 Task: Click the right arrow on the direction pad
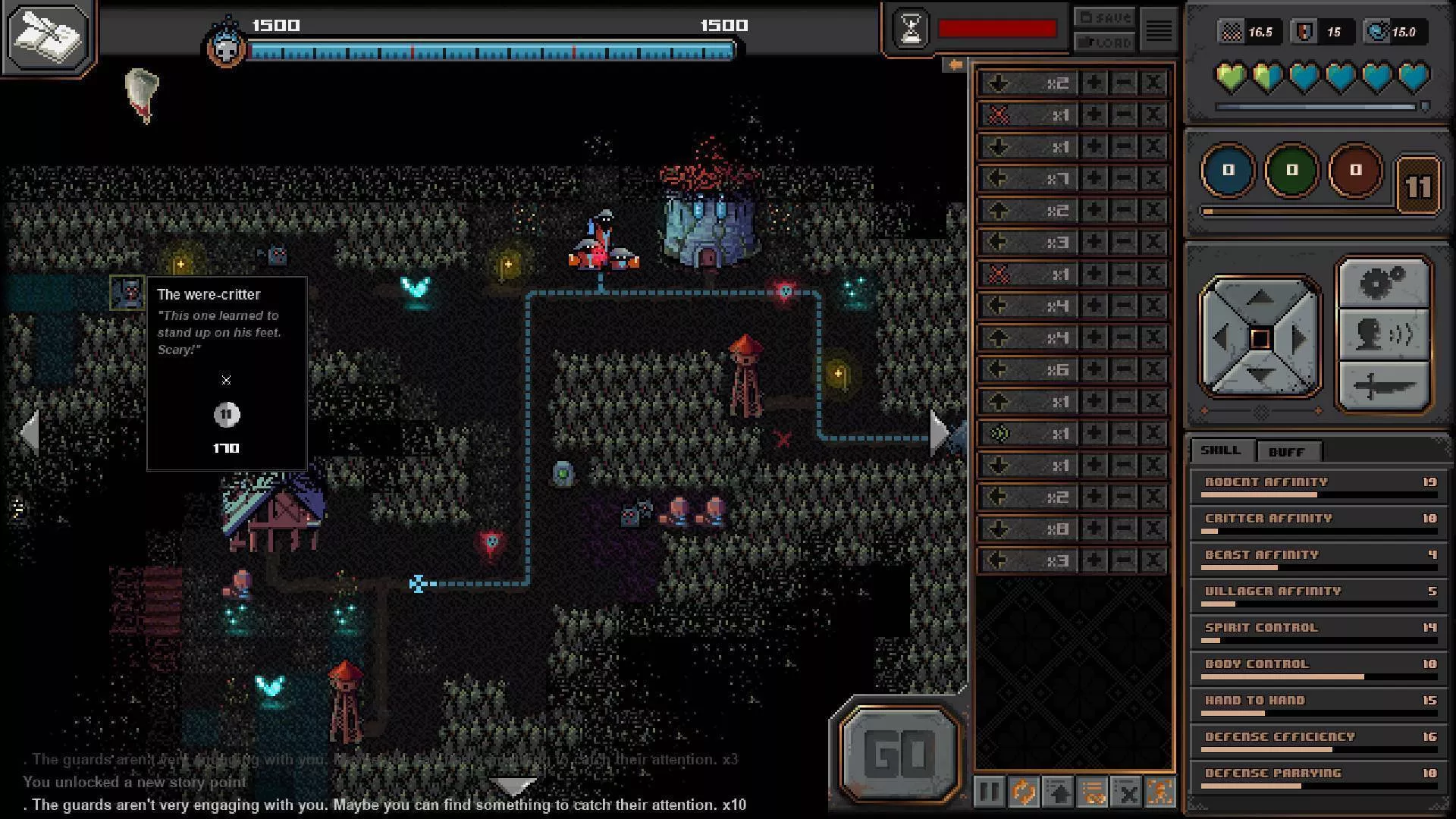click(1300, 338)
